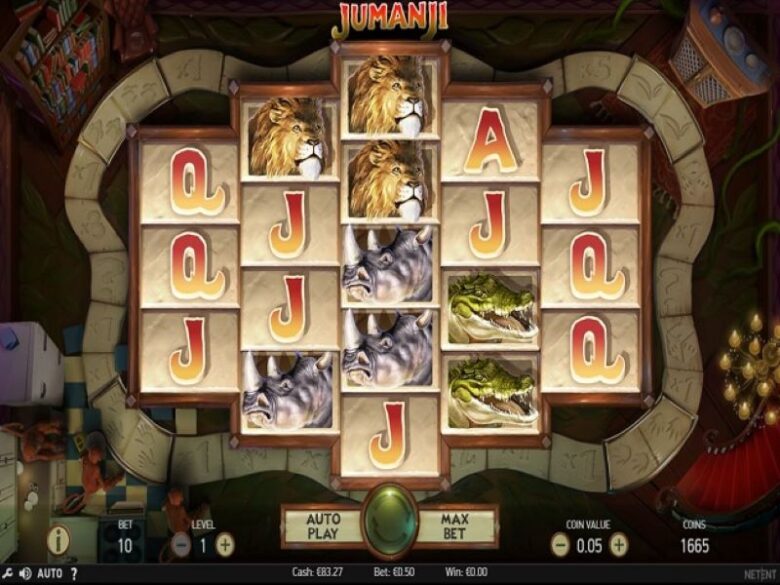This screenshot has height=585, width=780.
Task: Spin the reels with the green button
Action: 389,522
